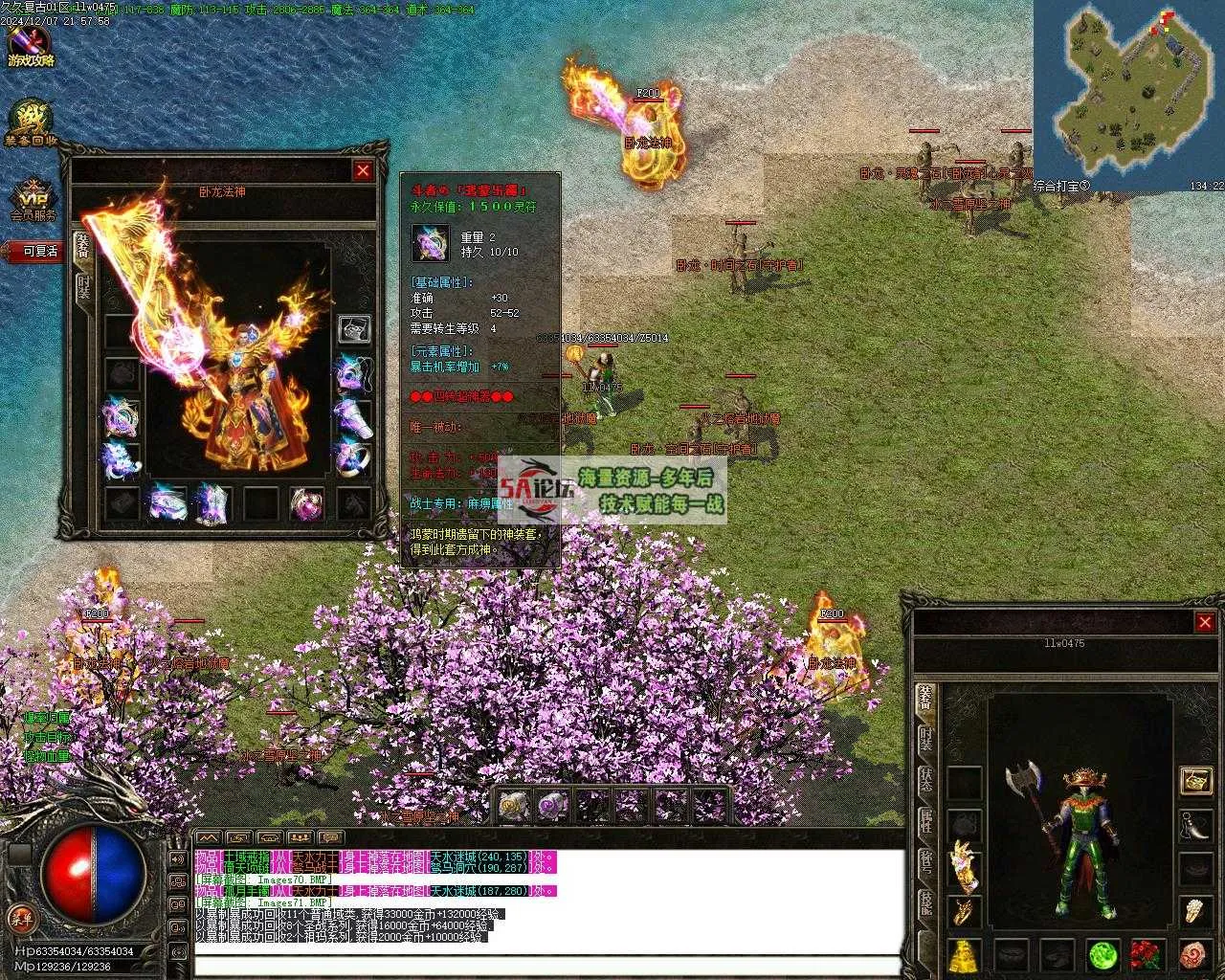Switch to 时装 tab in 卧龙法神 window
The height and width of the screenshot is (980, 1225).
pos(83,286)
